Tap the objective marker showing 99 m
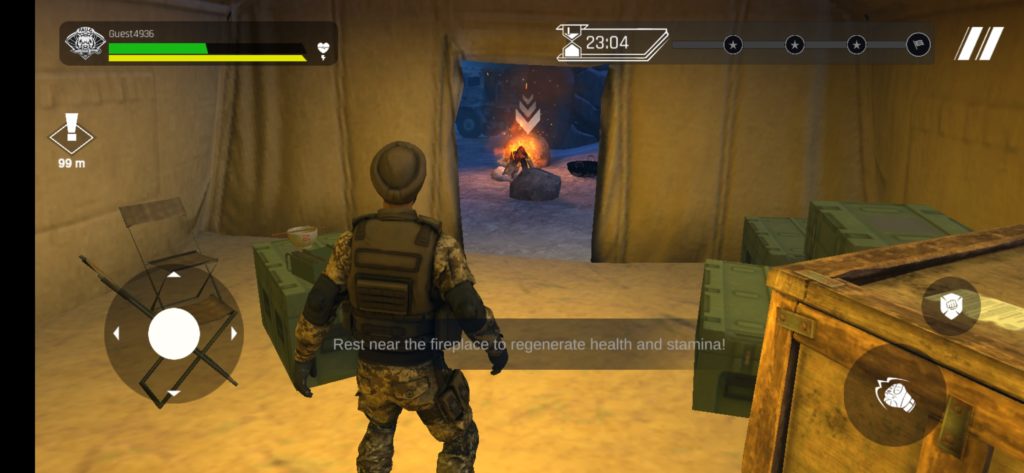 point(71,135)
